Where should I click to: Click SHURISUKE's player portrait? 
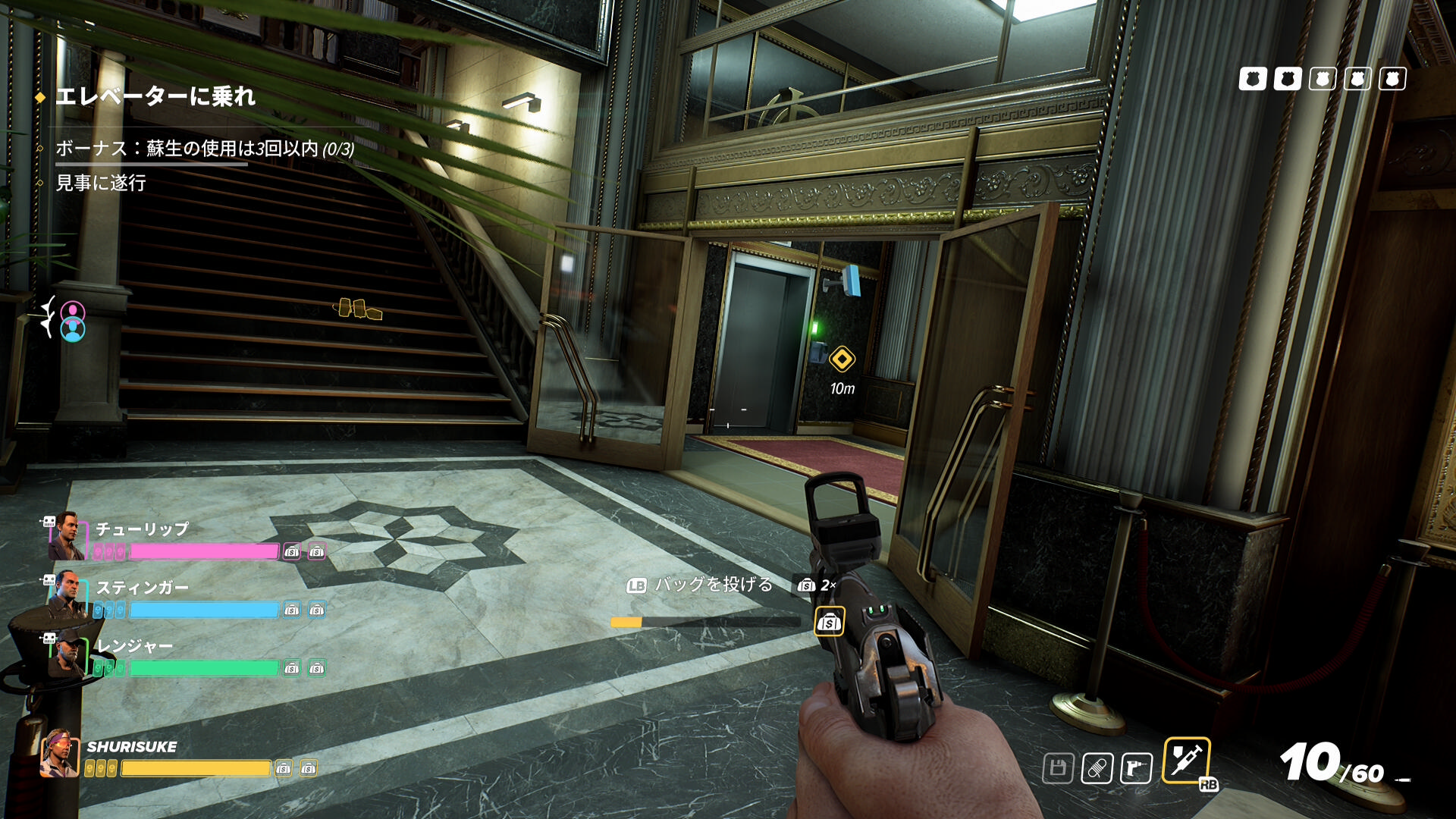coord(59,753)
